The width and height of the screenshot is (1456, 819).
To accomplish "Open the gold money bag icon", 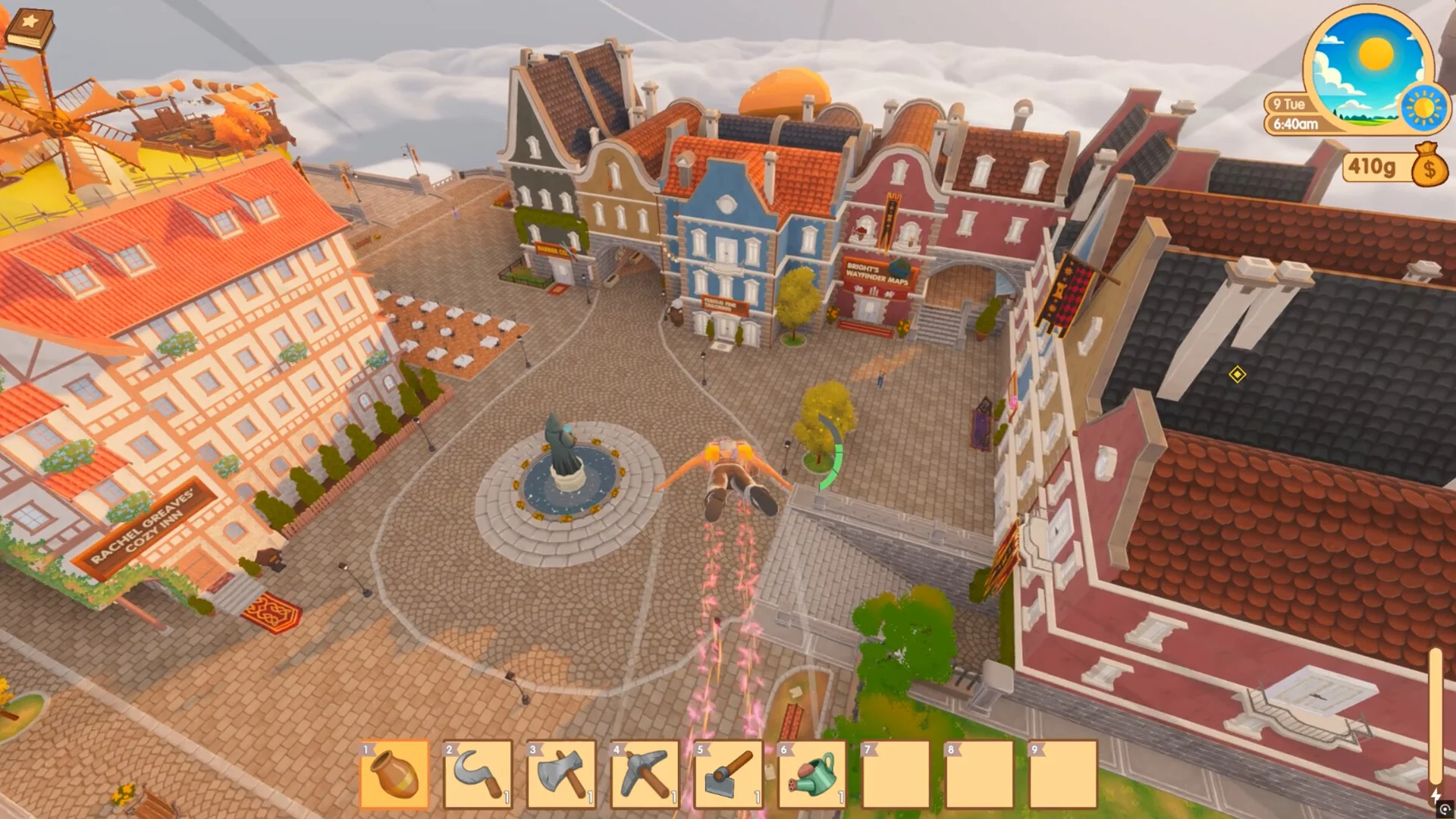I will 1429,166.
